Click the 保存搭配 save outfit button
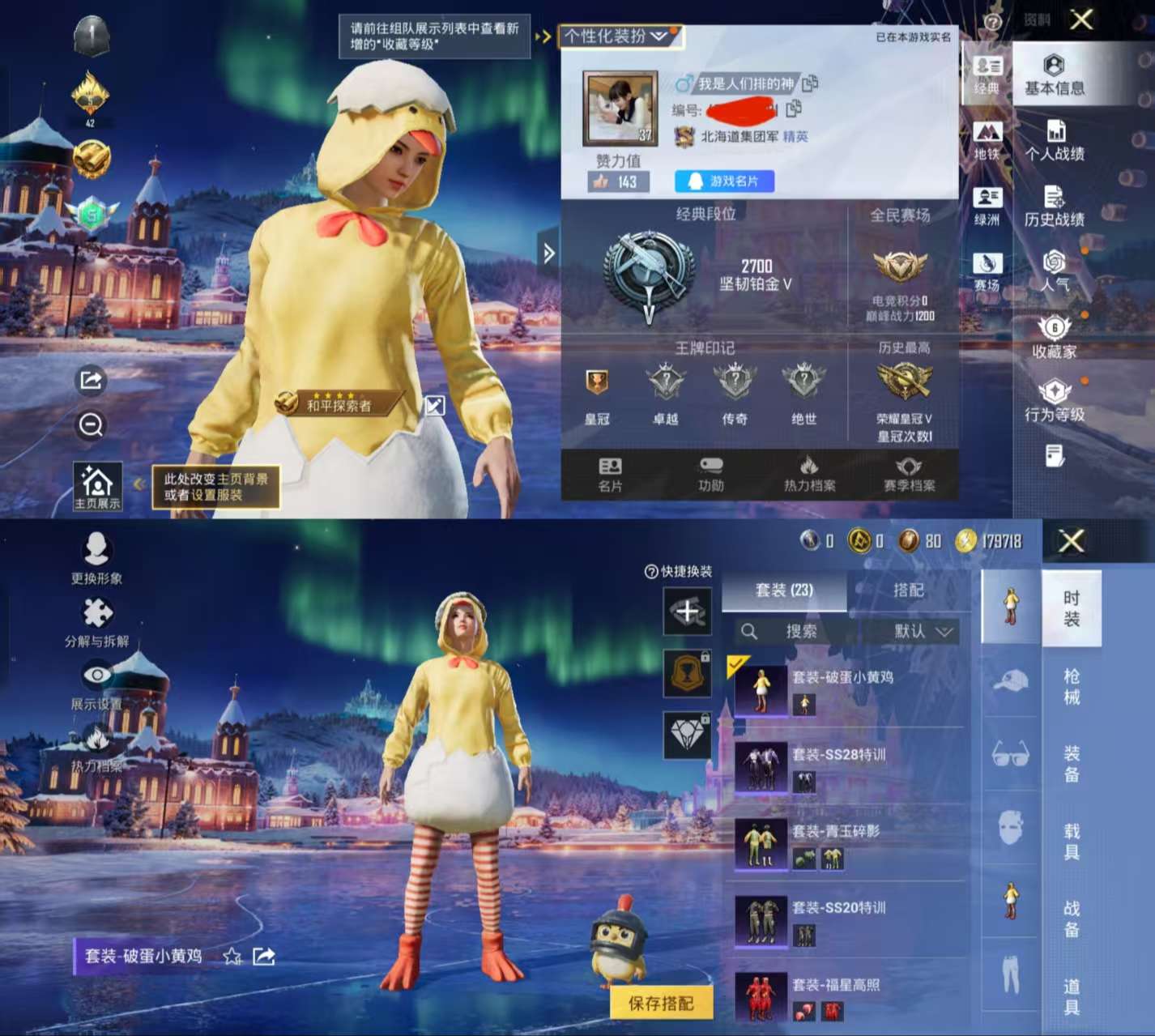 tap(660, 1004)
